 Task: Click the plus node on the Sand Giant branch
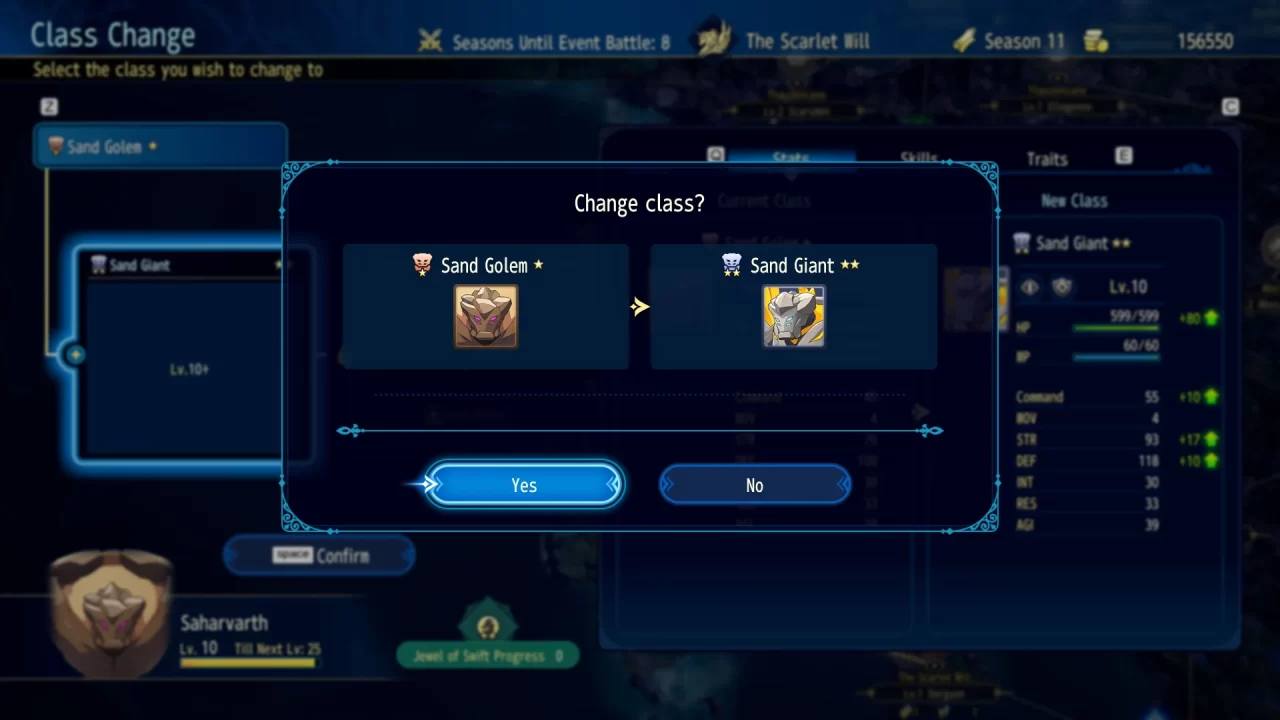click(76, 354)
